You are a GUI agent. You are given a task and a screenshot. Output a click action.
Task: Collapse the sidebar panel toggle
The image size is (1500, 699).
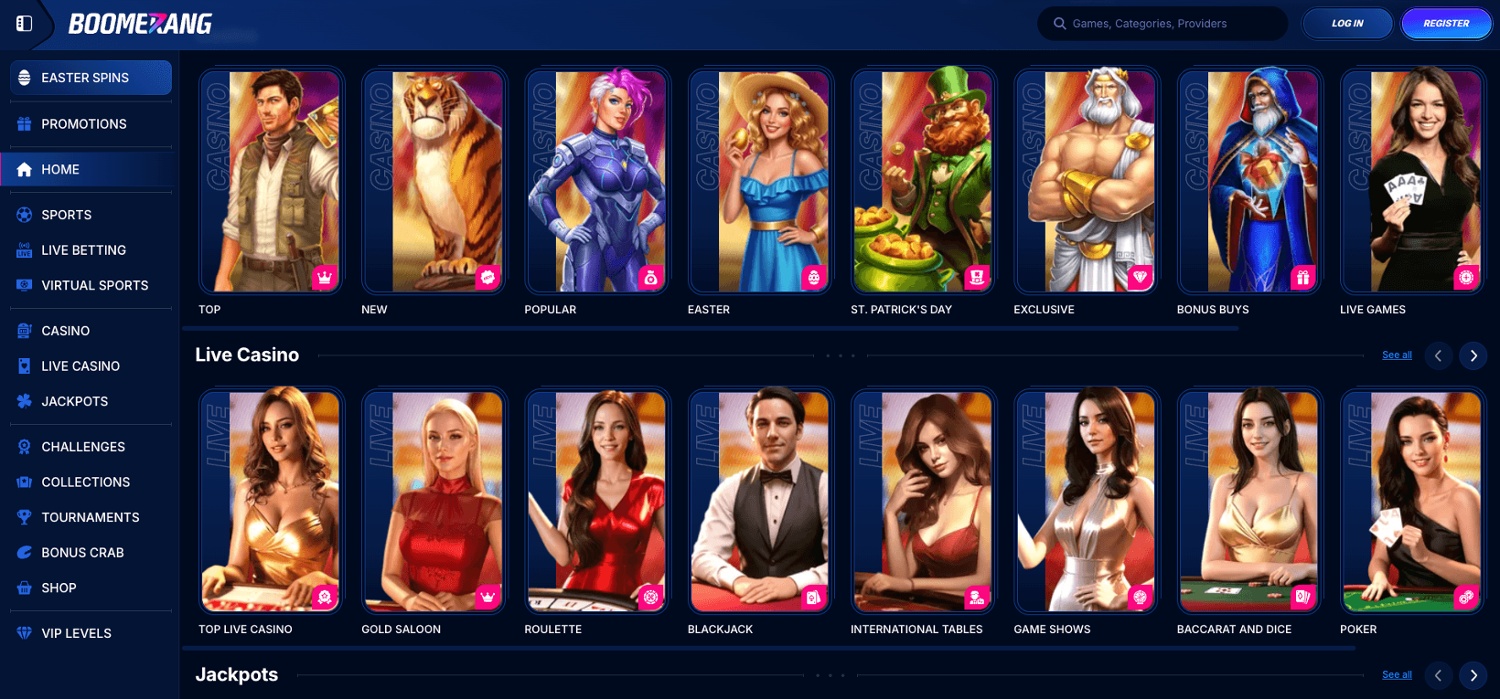pos(24,23)
